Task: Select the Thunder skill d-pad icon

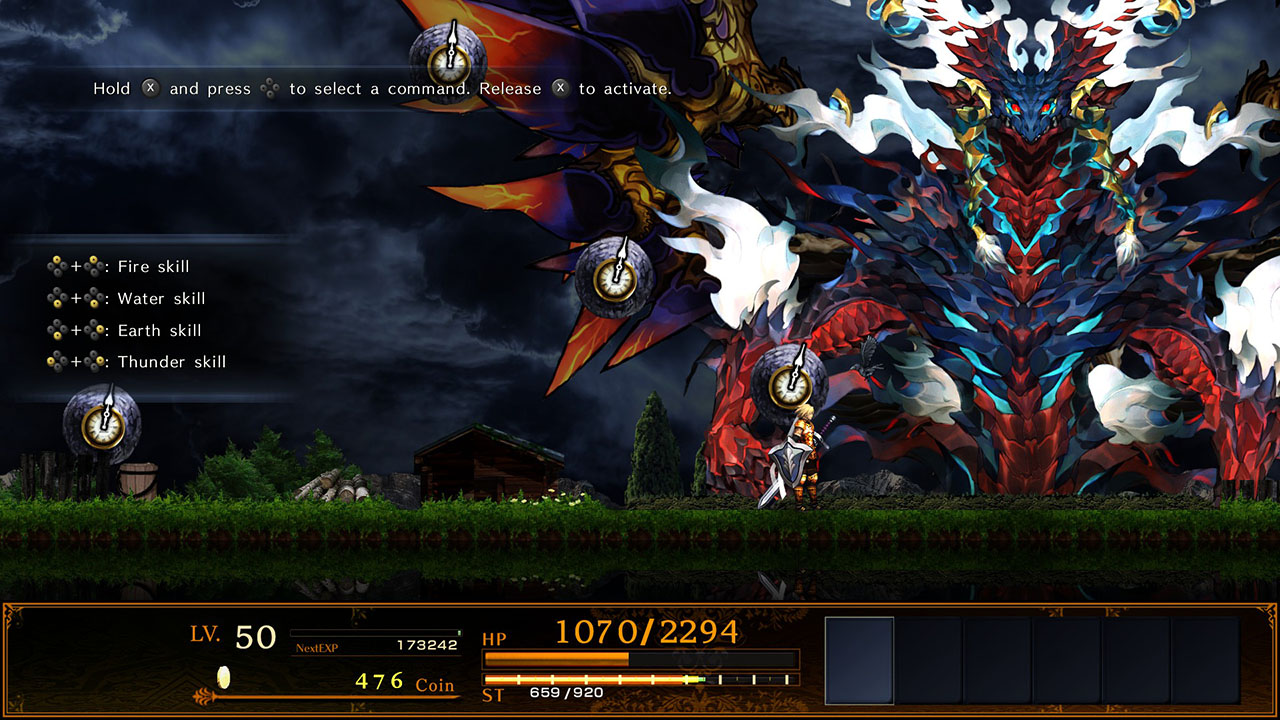Action: (57, 361)
